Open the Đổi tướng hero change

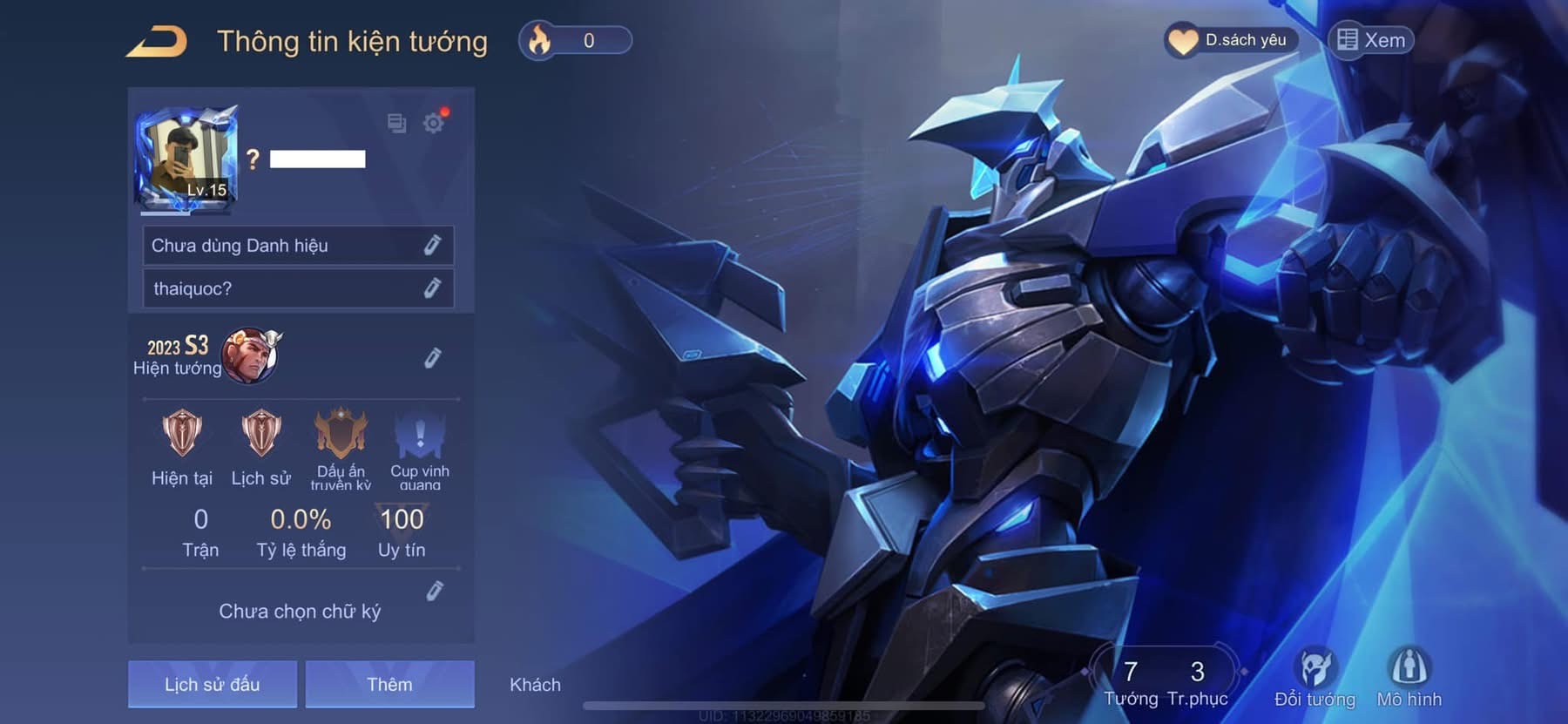(1315, 677)
